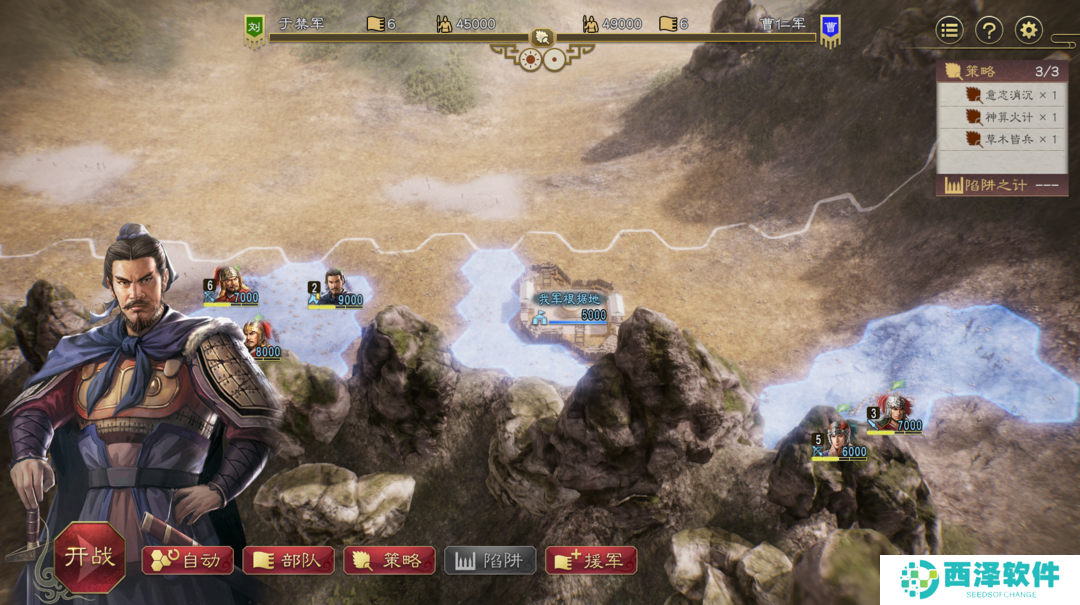Call 援军 reinforcements
The height and width of the screenshot is (605, 1080).
(x=591, y=560)
